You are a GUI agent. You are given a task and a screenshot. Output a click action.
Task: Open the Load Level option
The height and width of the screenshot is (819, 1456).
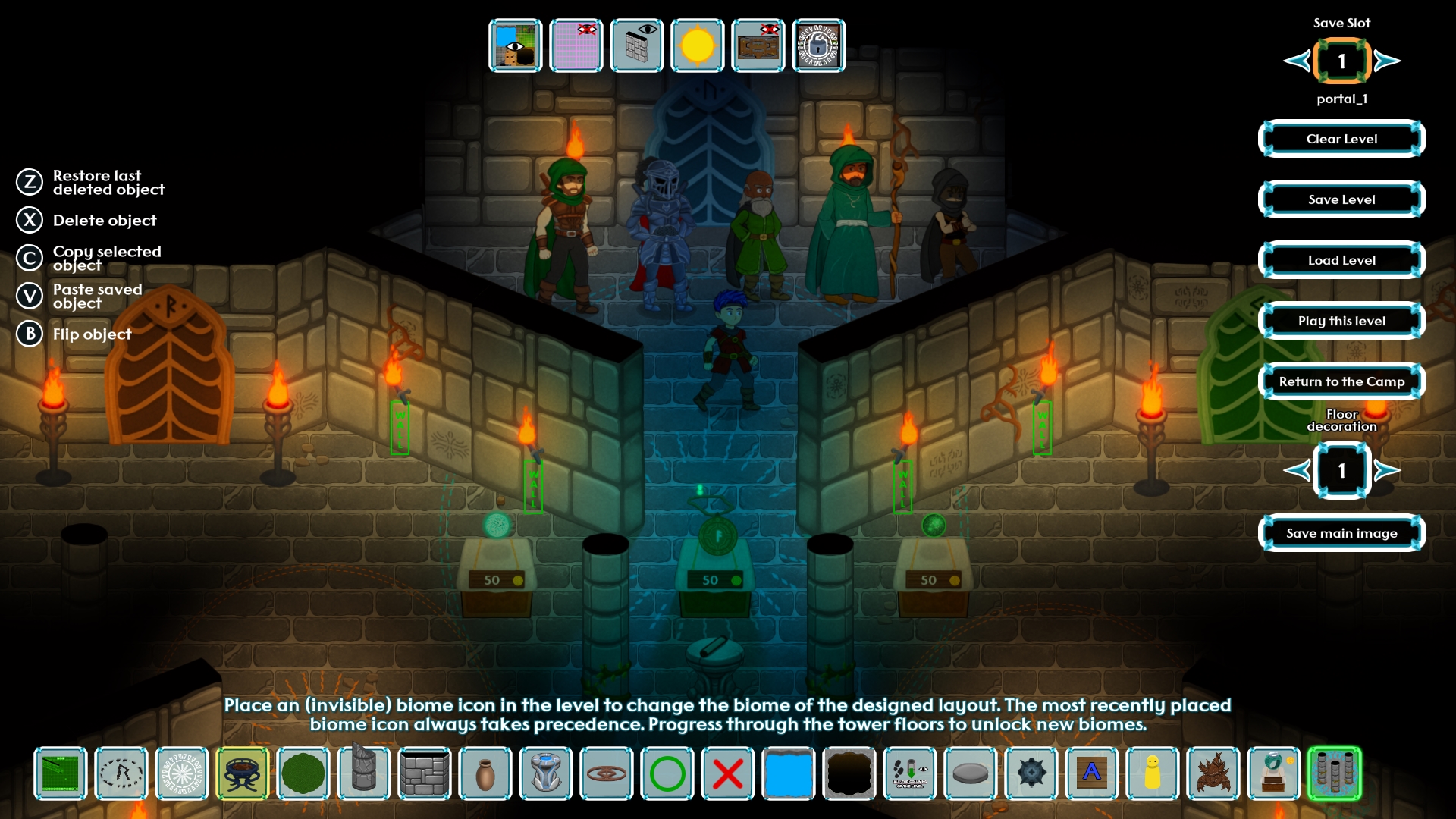[x=1341, y=260]
